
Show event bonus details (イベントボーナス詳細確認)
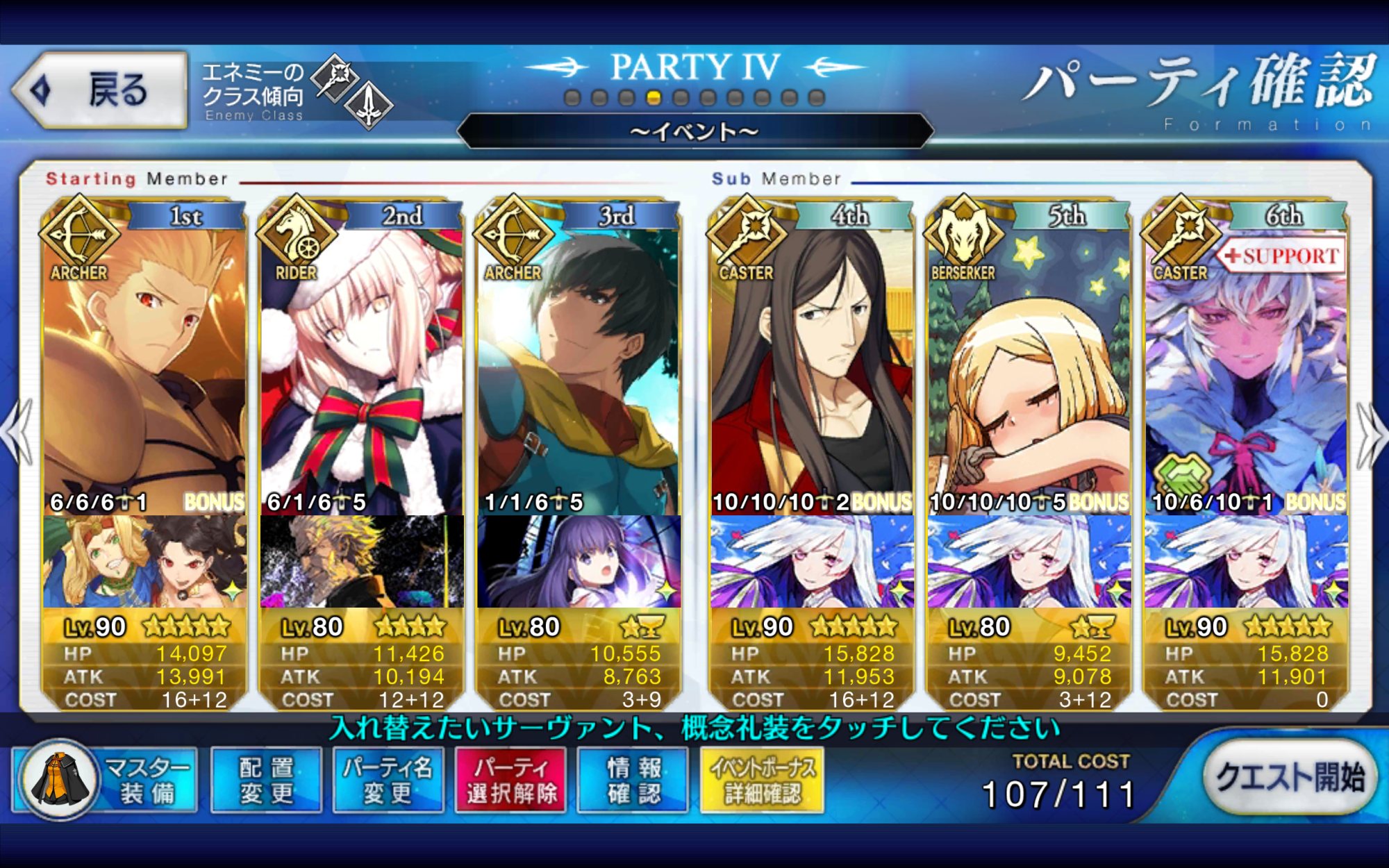tap(762, 780)
